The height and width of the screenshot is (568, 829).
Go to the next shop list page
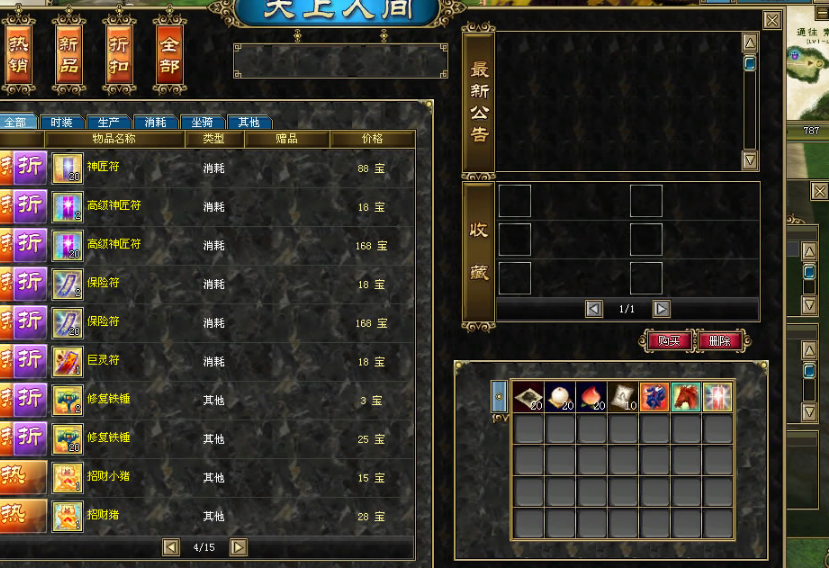click(x=238, y=547)
